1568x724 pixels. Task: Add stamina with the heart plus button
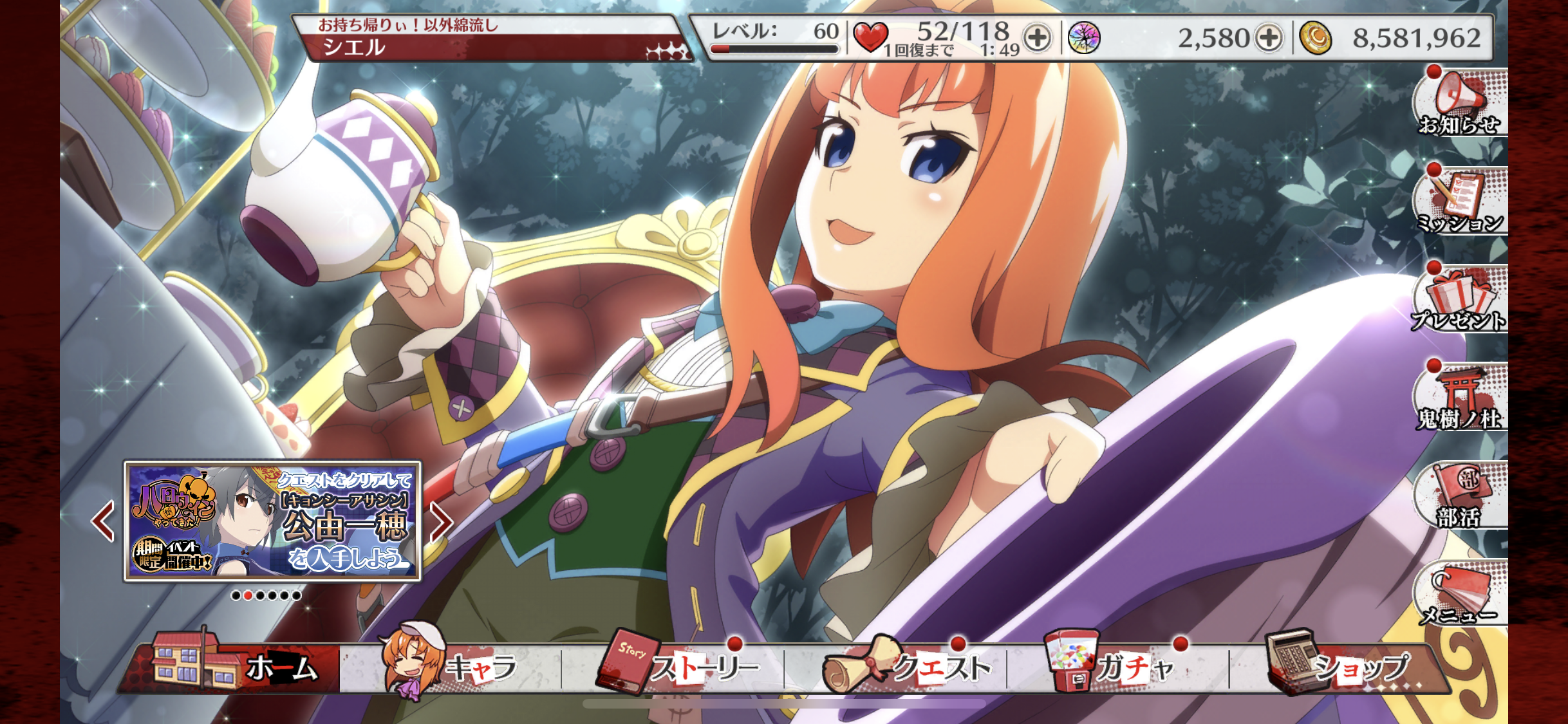[1037, 38]
